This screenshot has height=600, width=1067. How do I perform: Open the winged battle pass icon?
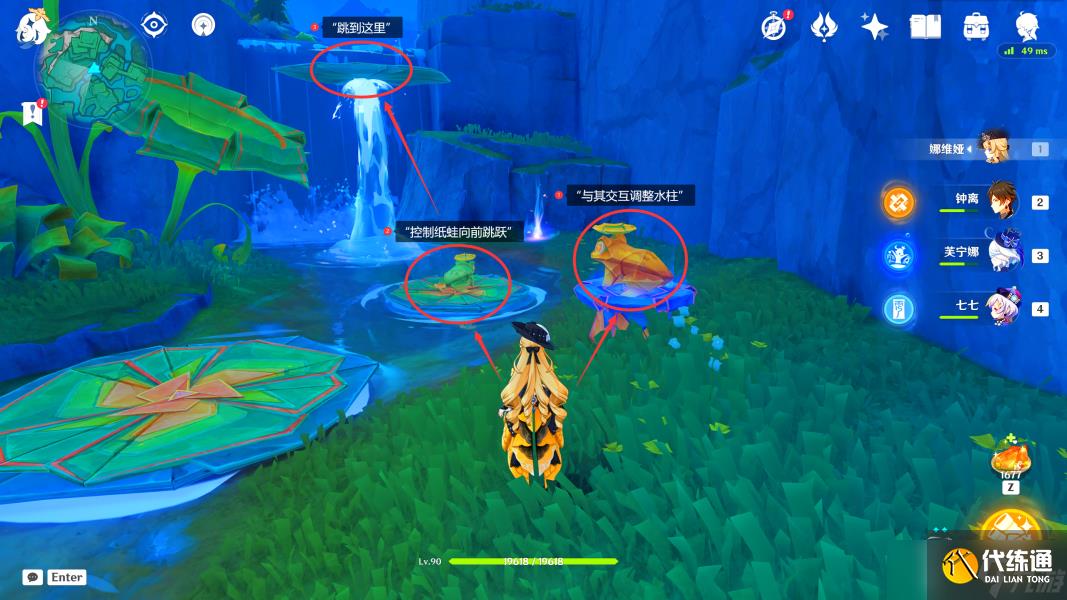pos(824,27)
